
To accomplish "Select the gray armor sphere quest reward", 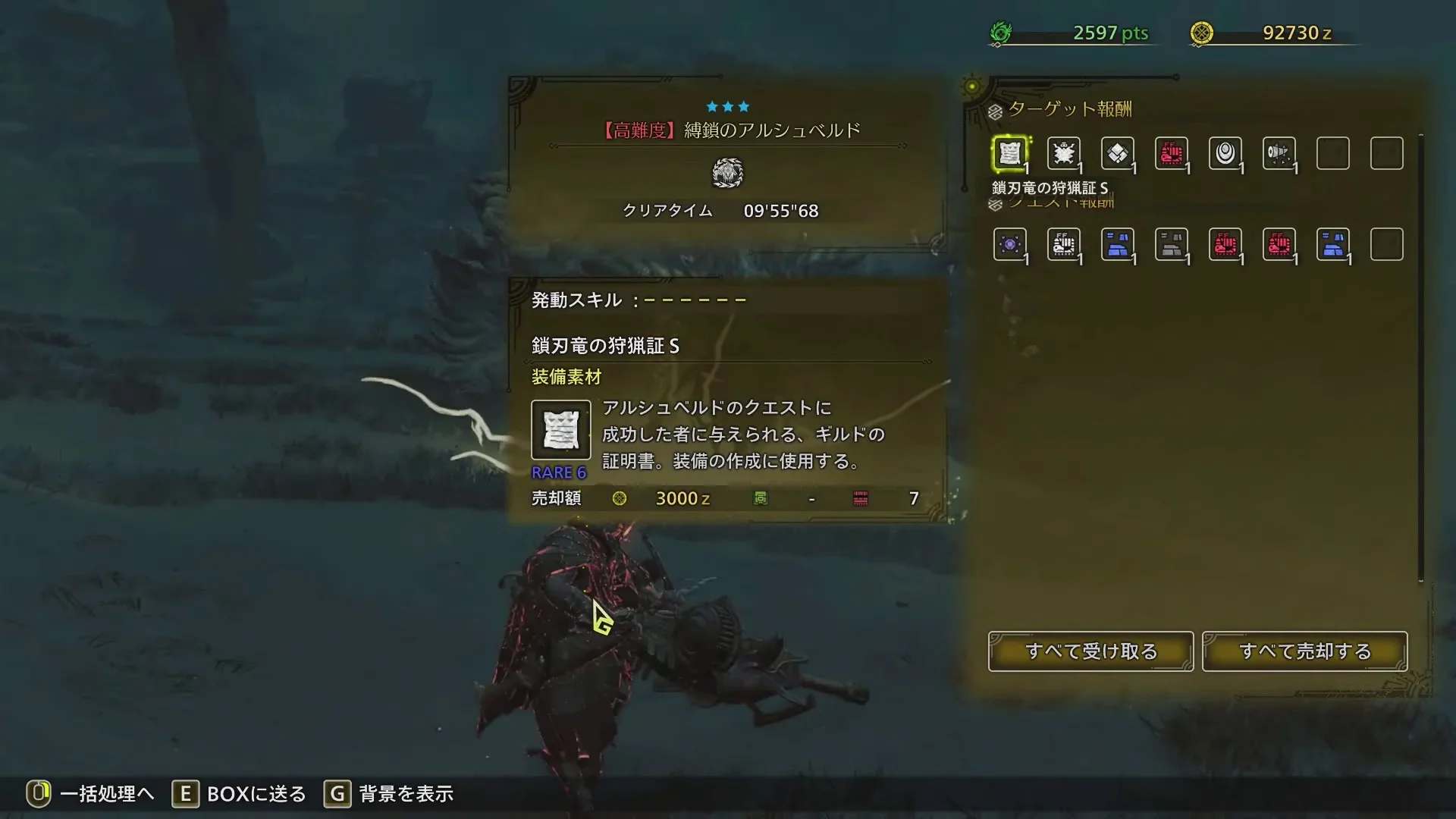I will click(x=1172, y=244).
